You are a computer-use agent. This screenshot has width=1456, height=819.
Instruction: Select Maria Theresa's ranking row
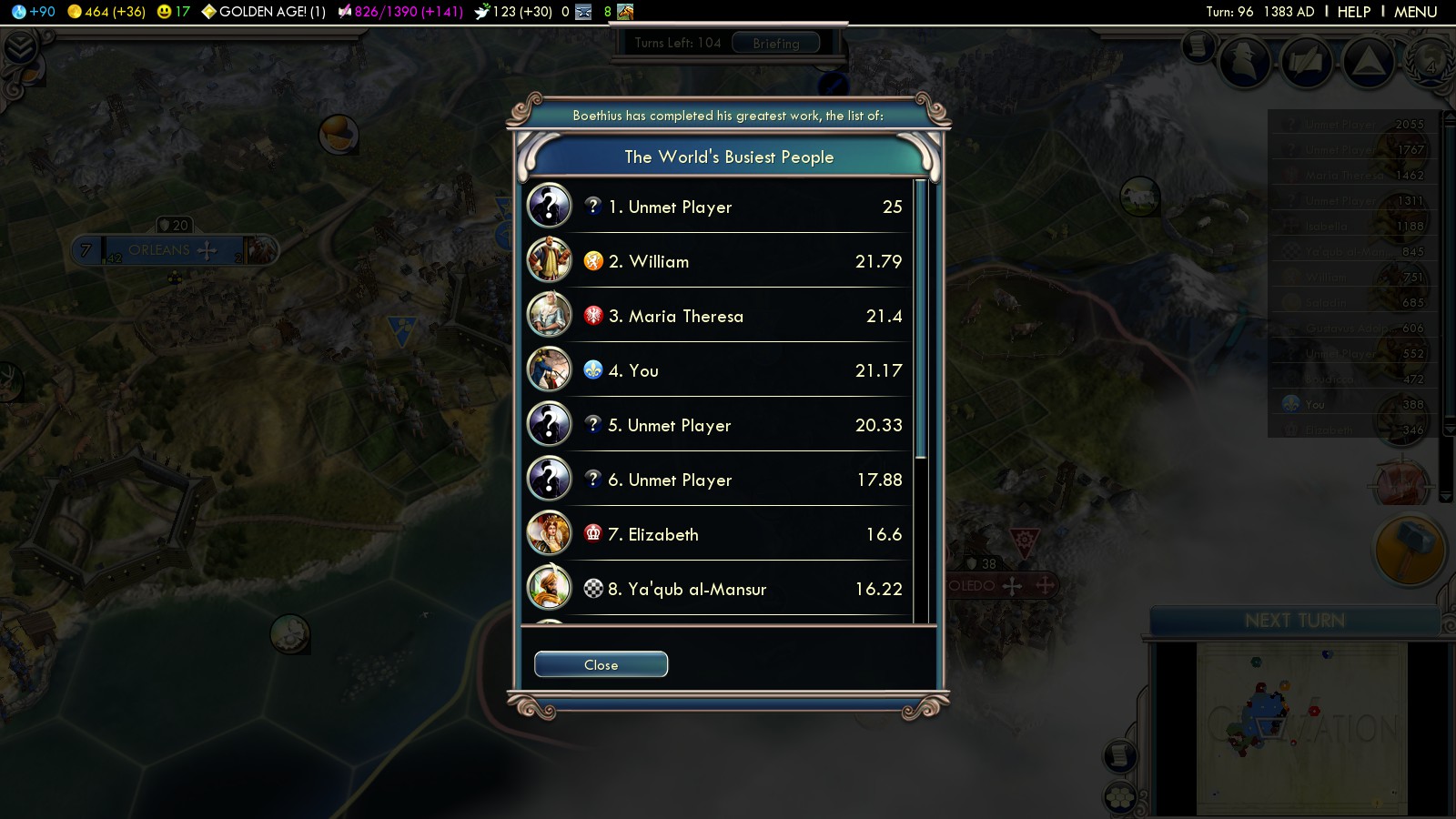point(719,316)
